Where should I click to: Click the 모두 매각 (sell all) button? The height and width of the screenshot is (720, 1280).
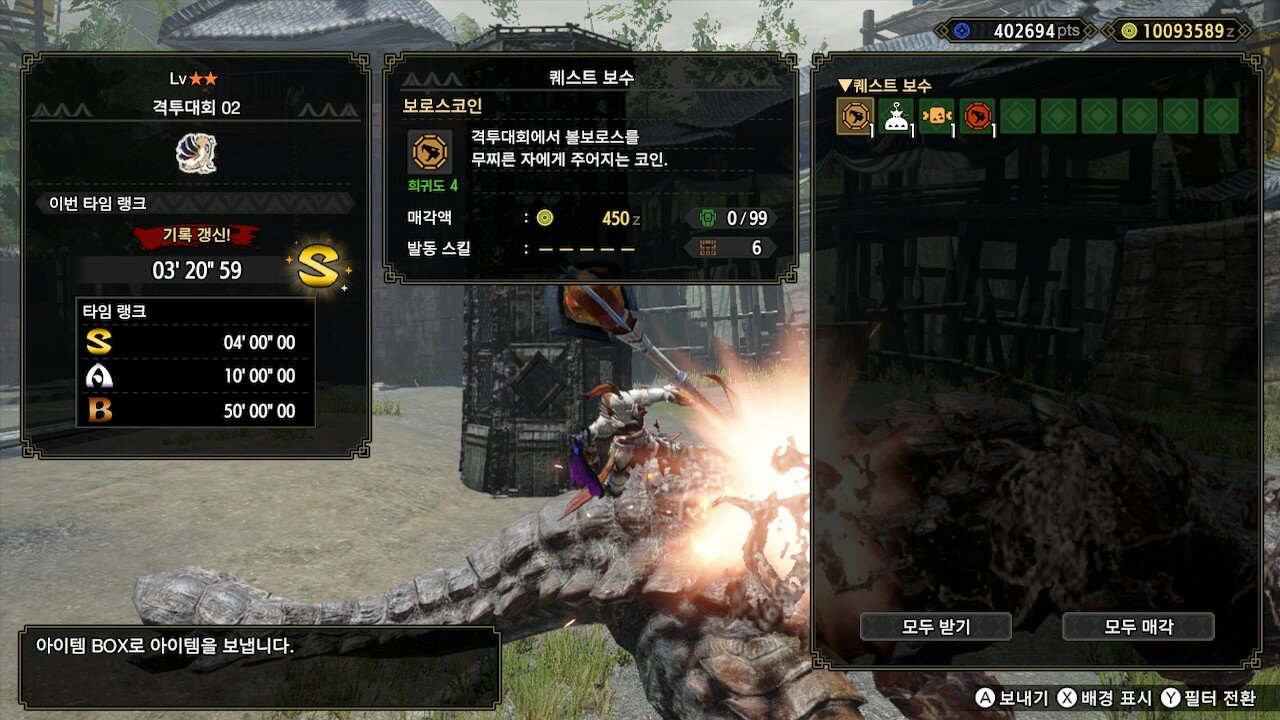pos(1138,627)
